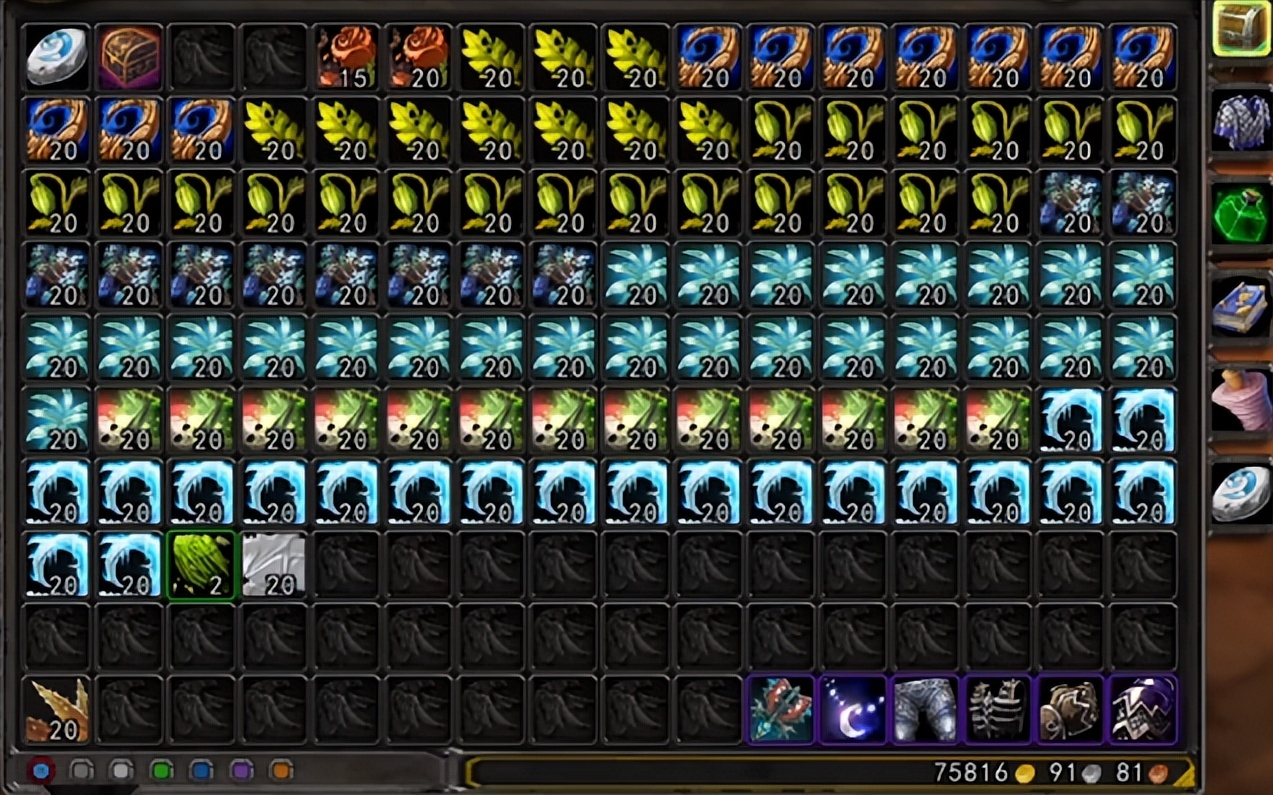Open the rune stone tab in the sidebar
The width and height of the screenshot is (1273, 795).
1241,492
